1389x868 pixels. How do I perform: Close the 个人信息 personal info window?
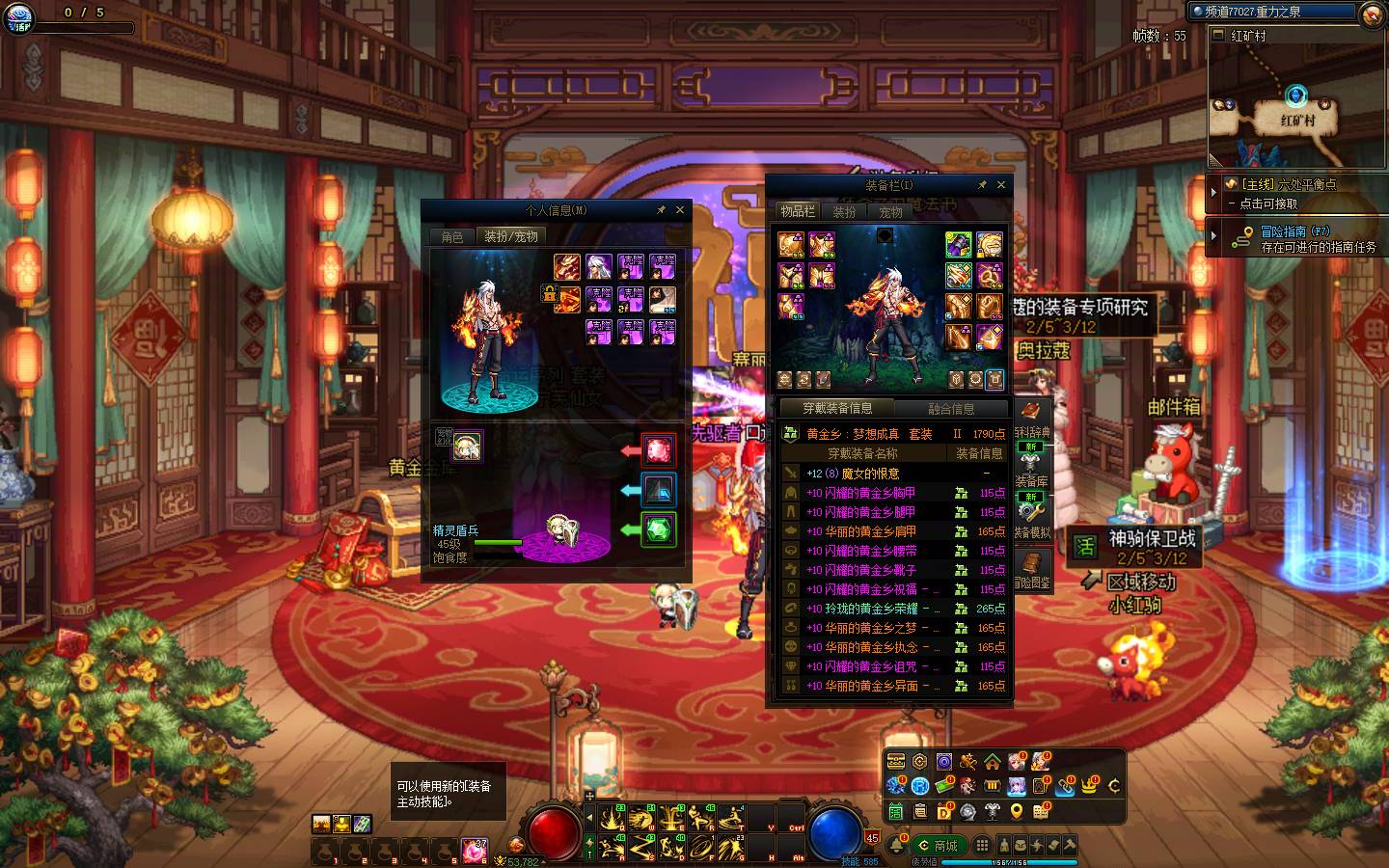coord(680,209)
